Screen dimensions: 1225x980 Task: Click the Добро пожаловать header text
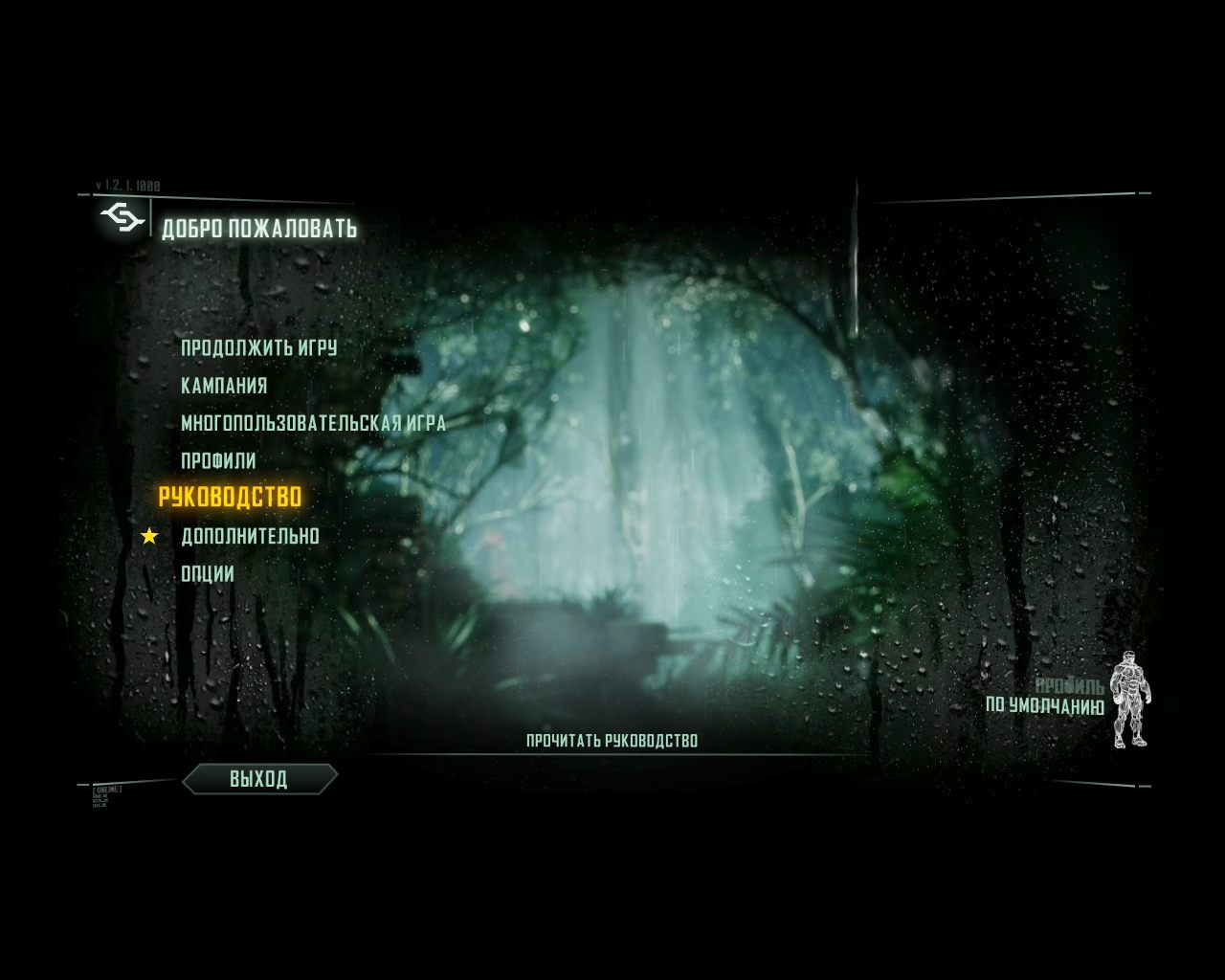(x=260, y=229)
